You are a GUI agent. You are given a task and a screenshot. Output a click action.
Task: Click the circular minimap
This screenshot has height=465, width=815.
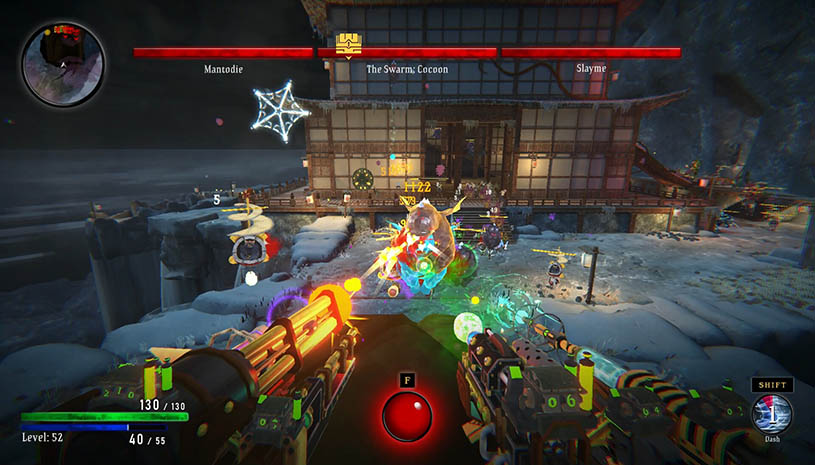click(62, 65)
